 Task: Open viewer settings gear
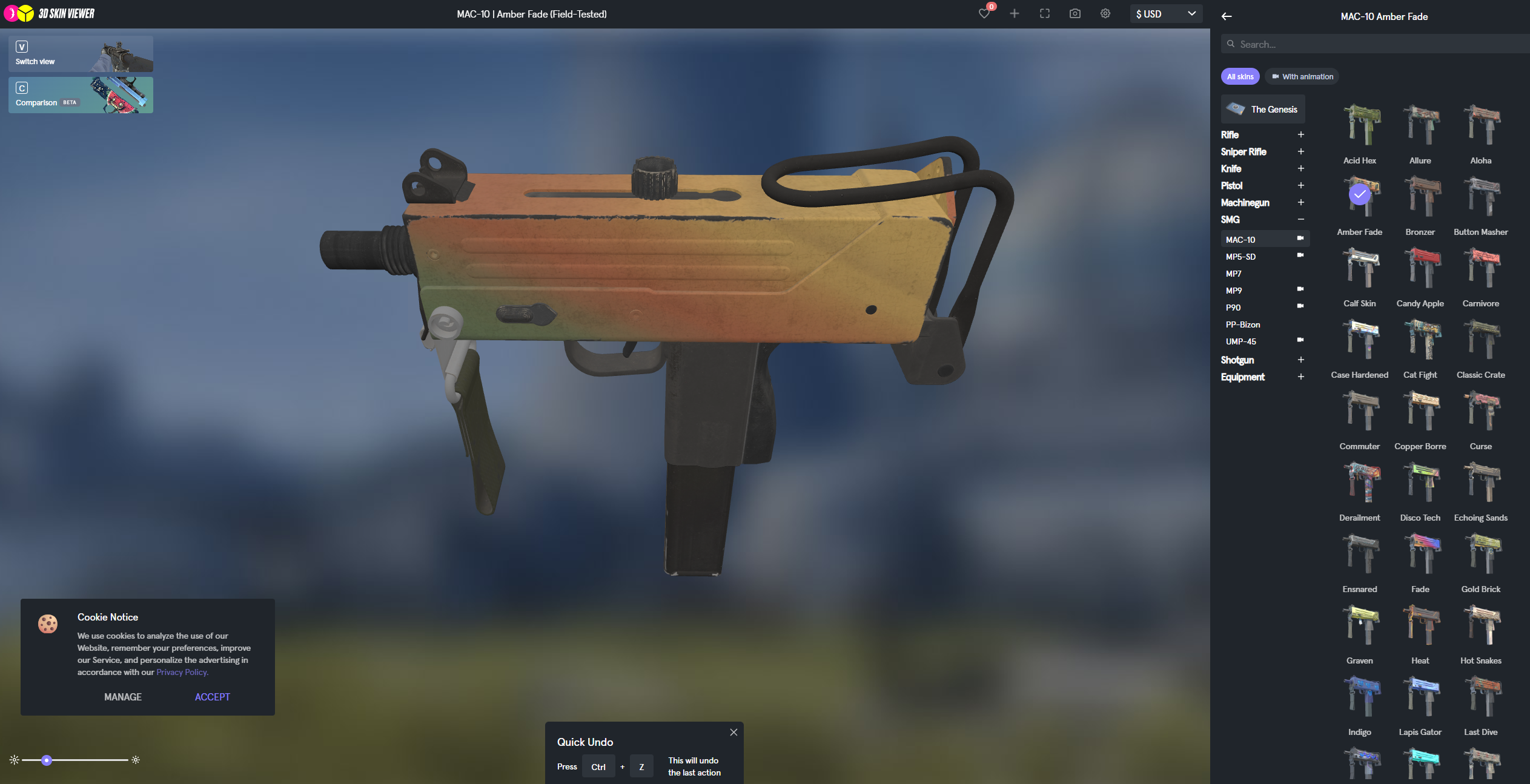[x=1105, y=14]
